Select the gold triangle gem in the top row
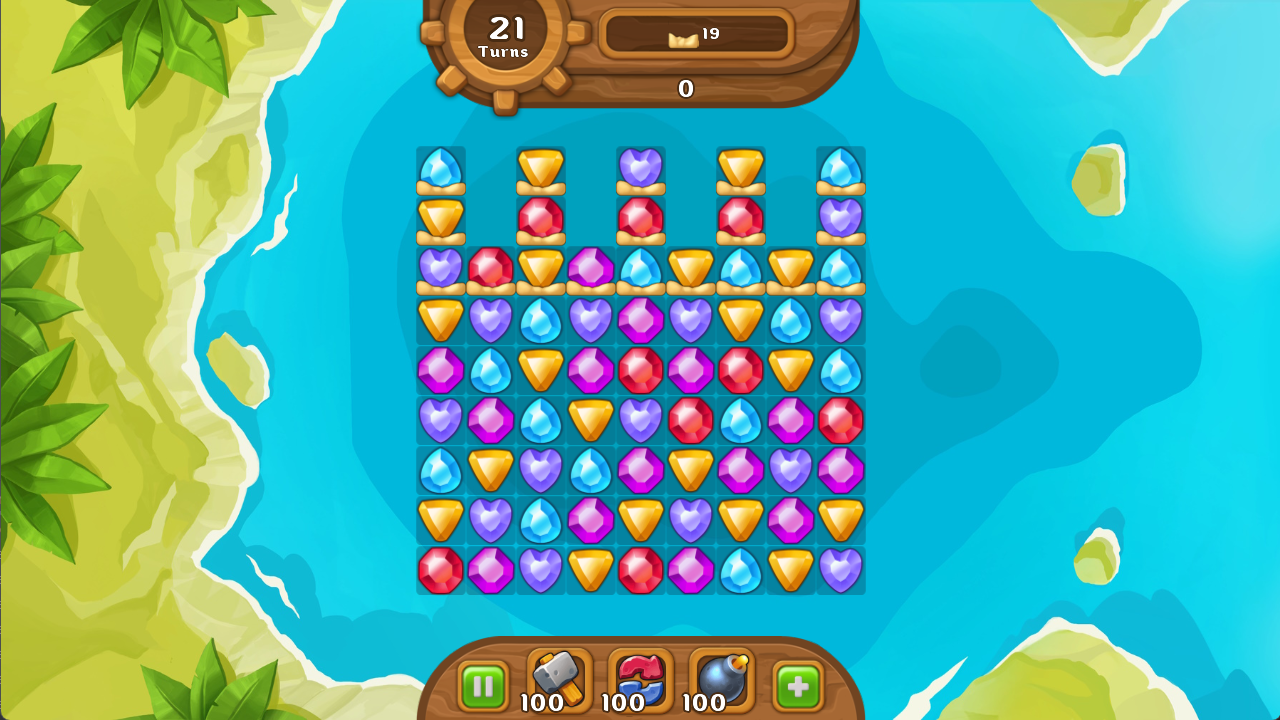 (x=540, y=169)
